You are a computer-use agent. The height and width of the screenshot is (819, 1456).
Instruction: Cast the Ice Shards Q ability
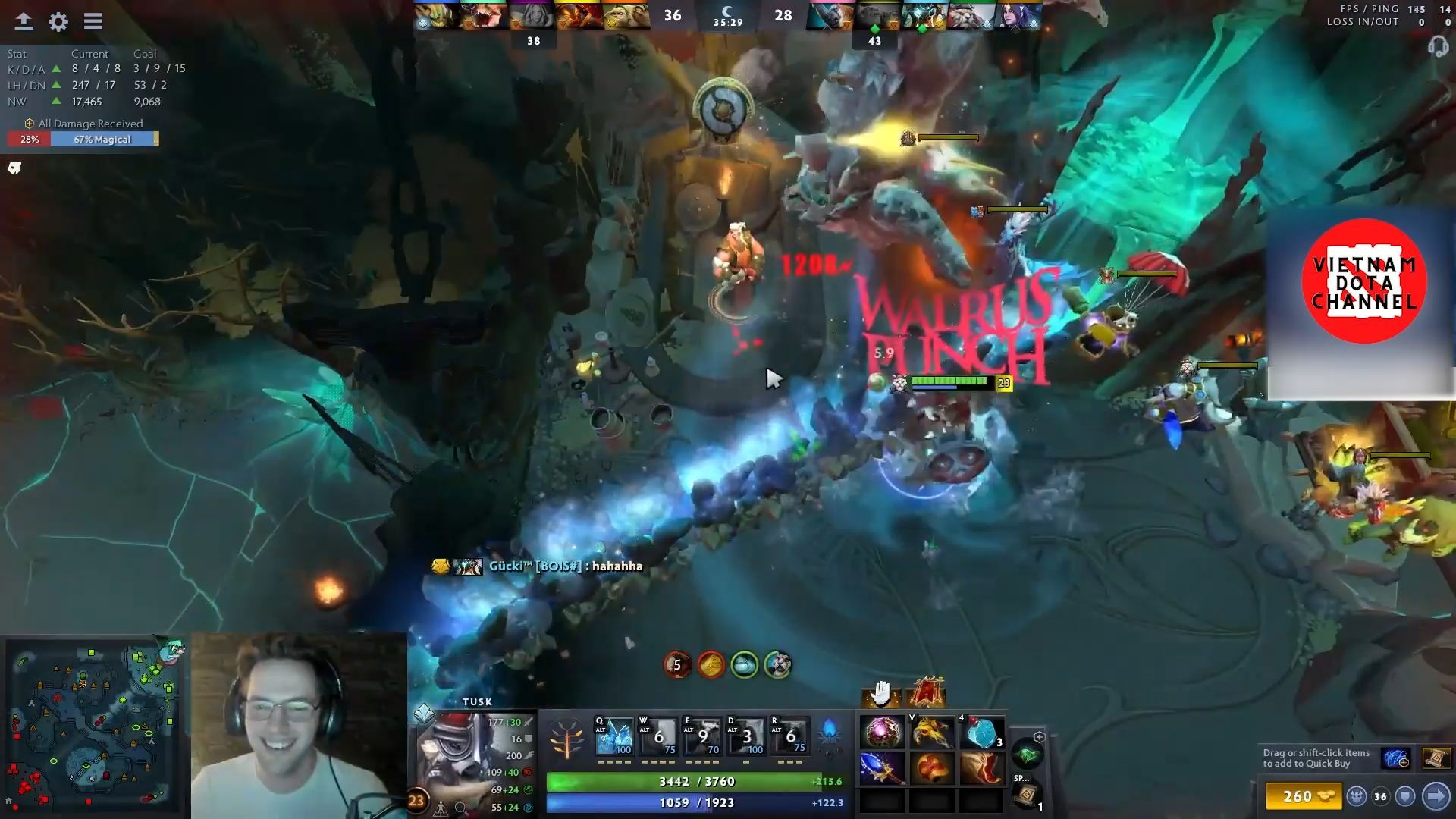(x=614, y=736)
